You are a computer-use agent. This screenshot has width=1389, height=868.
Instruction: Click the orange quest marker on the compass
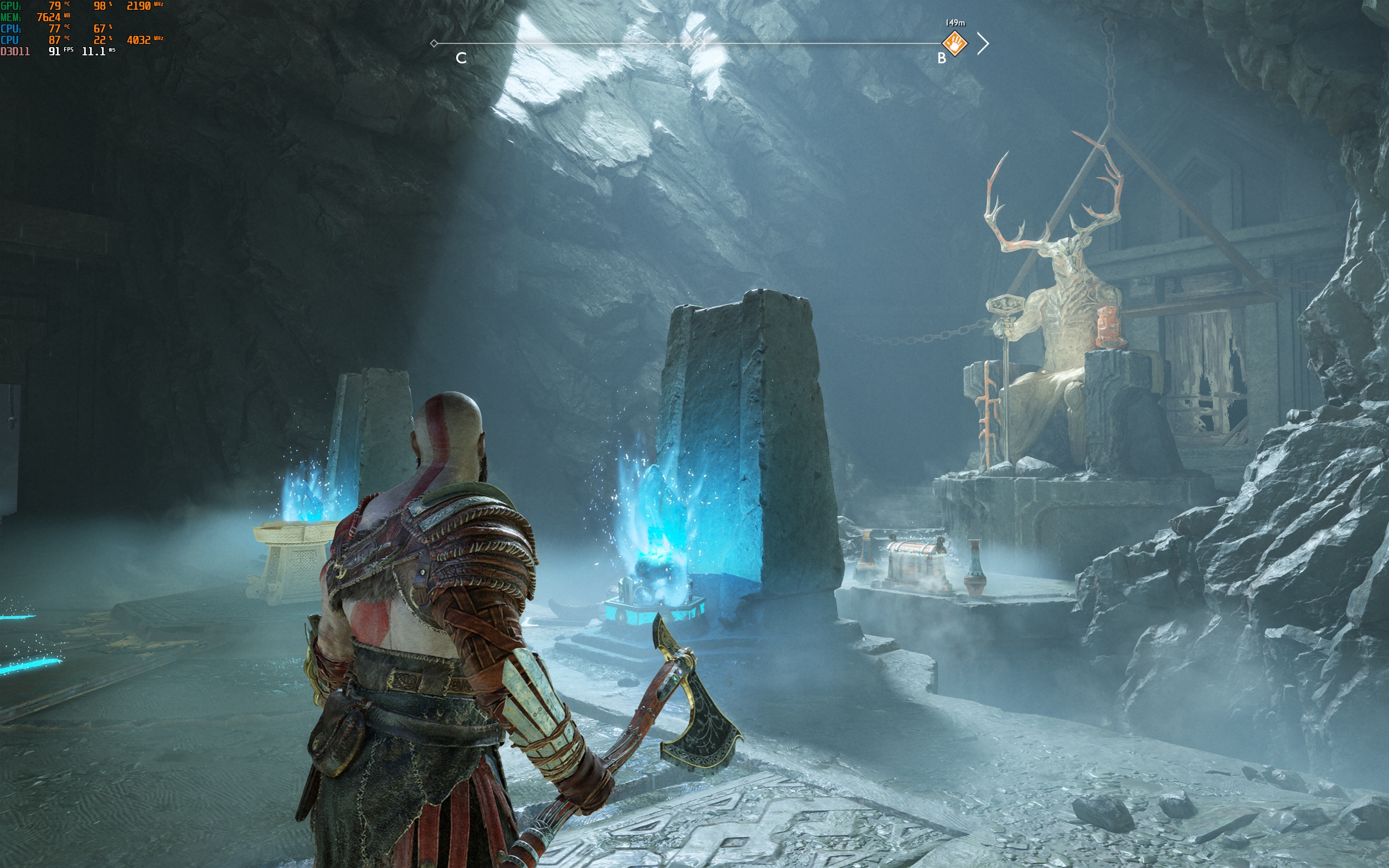[x=954, y=43]
